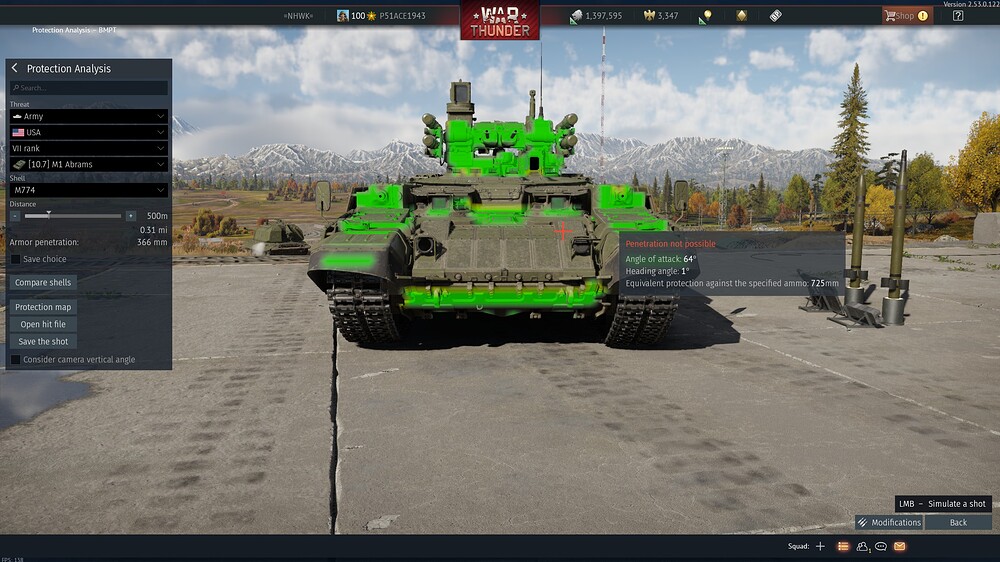Screen dimensions: 1000x562
Task: Open the M774 shell dropdown
Action: (x=89, y=190)
